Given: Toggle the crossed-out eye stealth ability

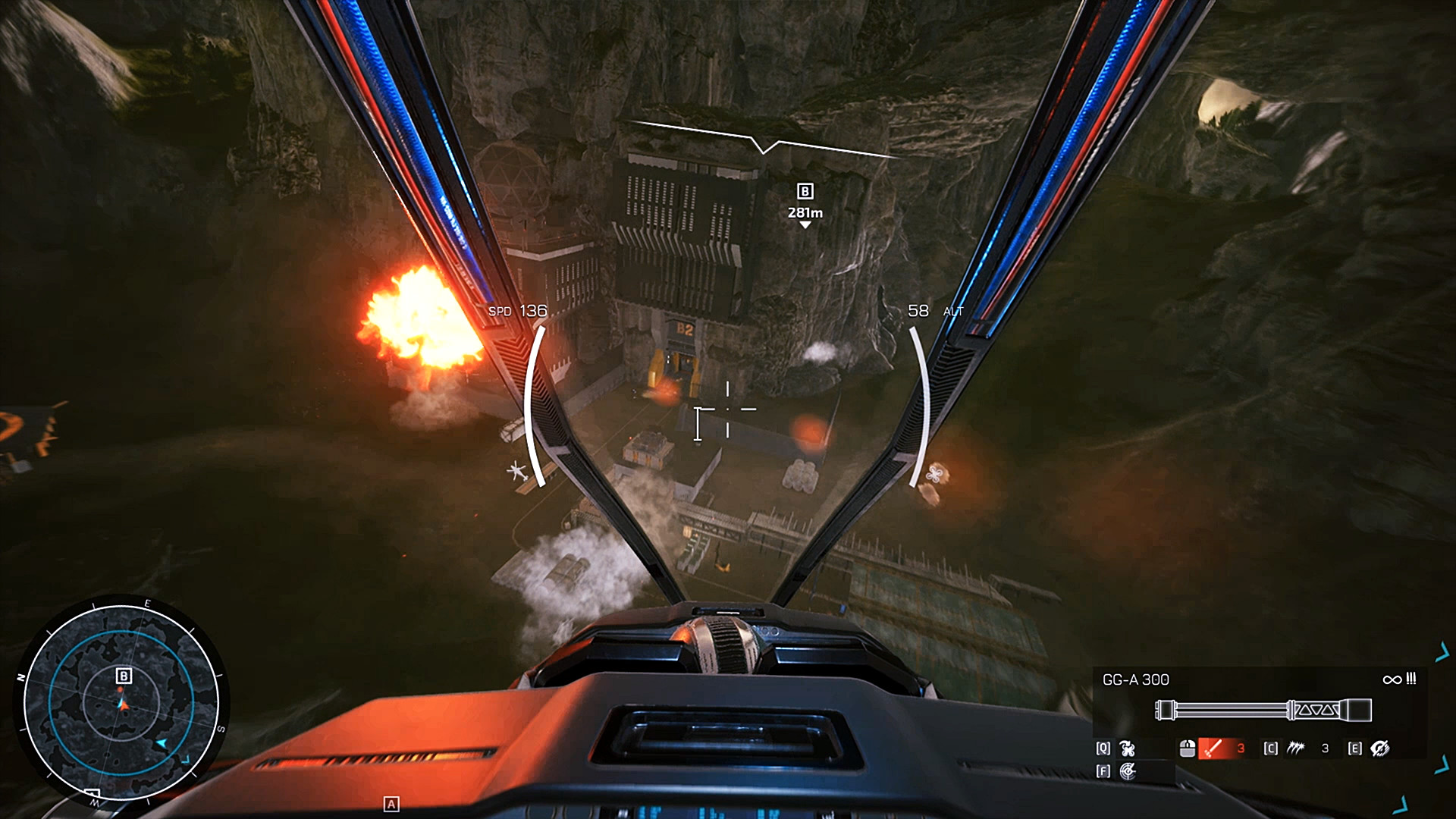Looking at the screenshot, I should click(x=1379, y=748).
